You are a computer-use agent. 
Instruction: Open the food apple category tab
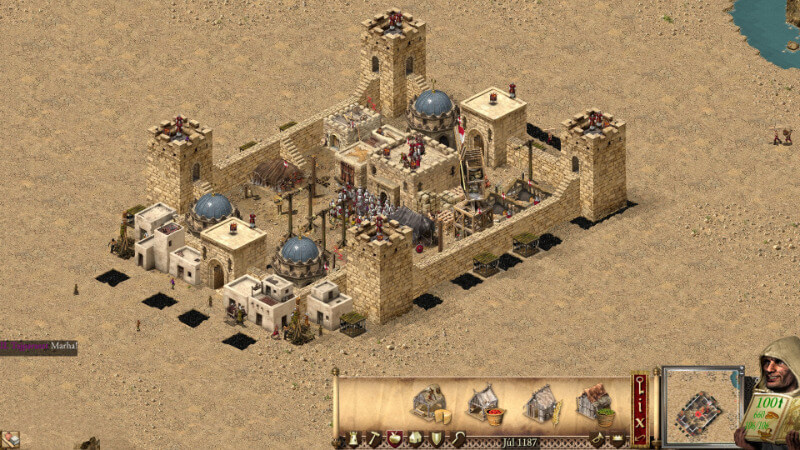click(395, 438)
